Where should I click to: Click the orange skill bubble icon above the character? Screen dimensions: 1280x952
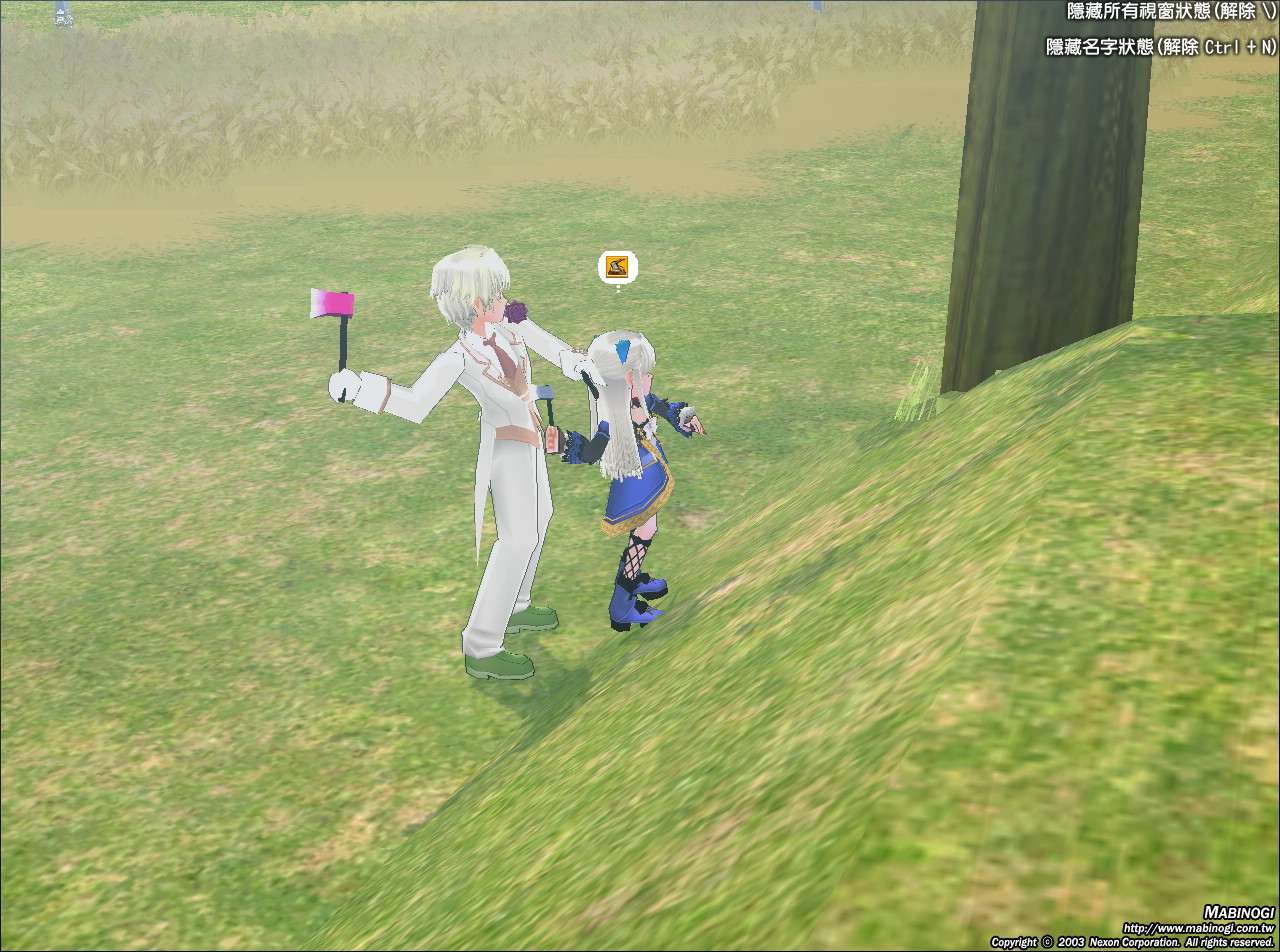(x=617, y=267)
